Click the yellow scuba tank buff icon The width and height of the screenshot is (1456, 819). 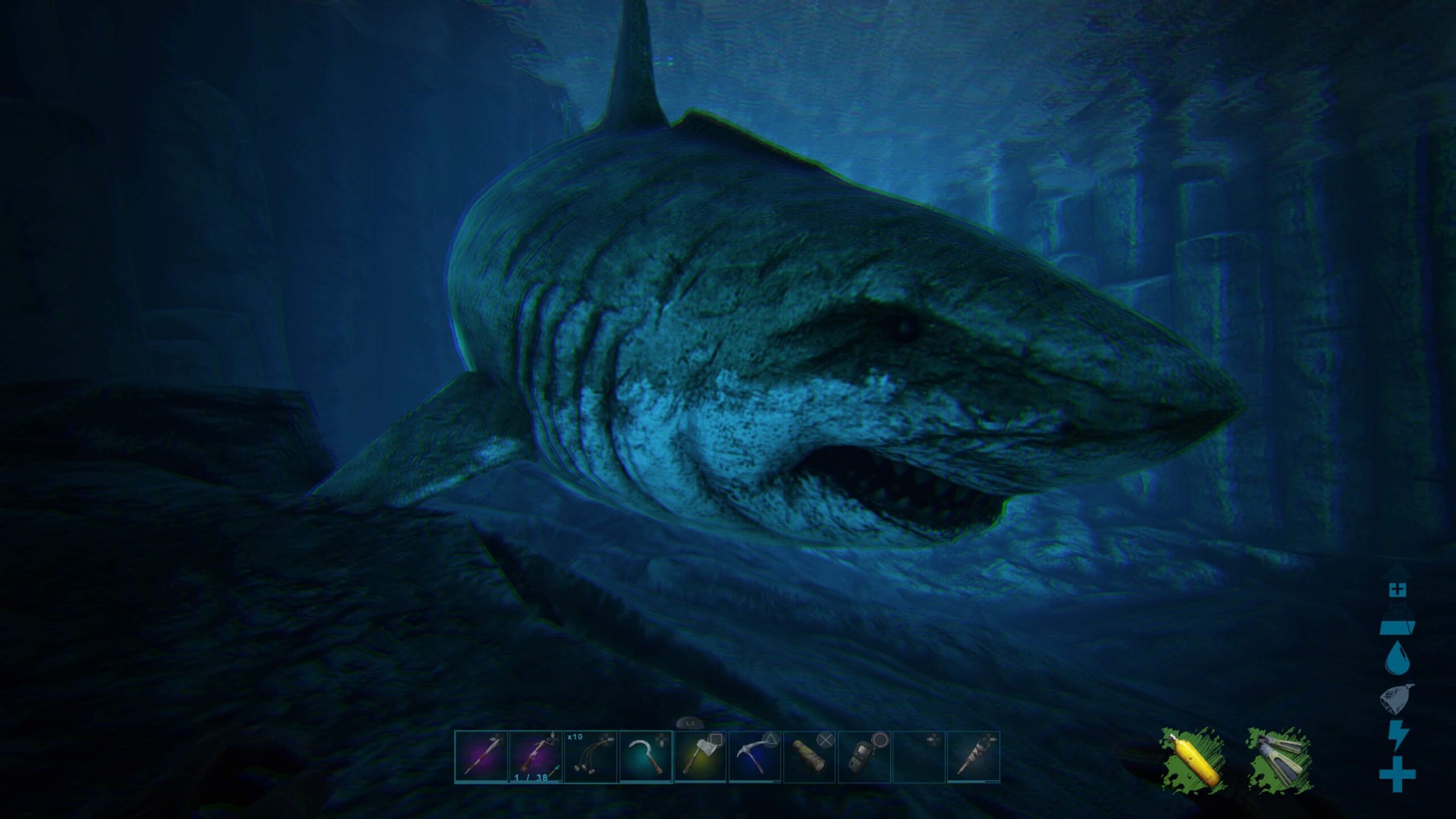1193,759
